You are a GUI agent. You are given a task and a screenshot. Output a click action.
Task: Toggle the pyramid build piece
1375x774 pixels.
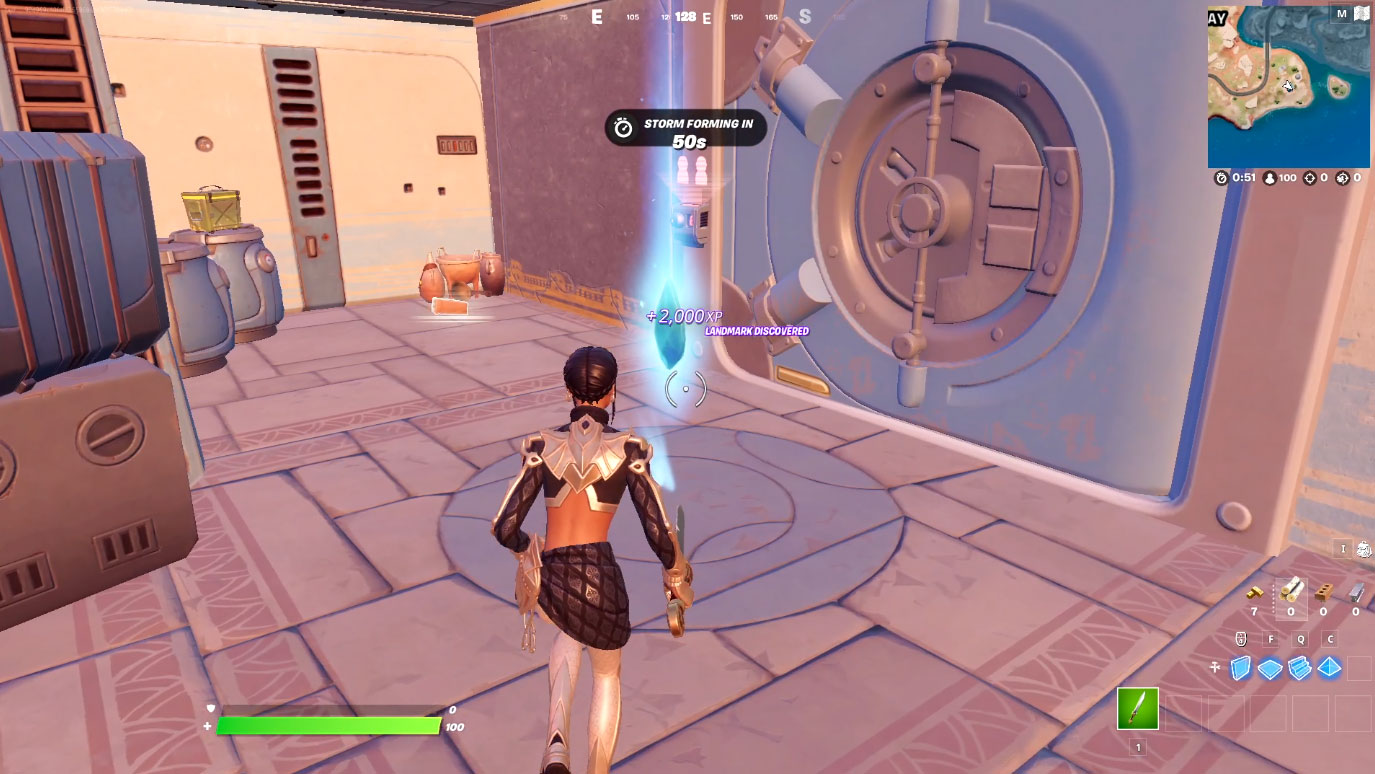click(x=1329, y=665)
